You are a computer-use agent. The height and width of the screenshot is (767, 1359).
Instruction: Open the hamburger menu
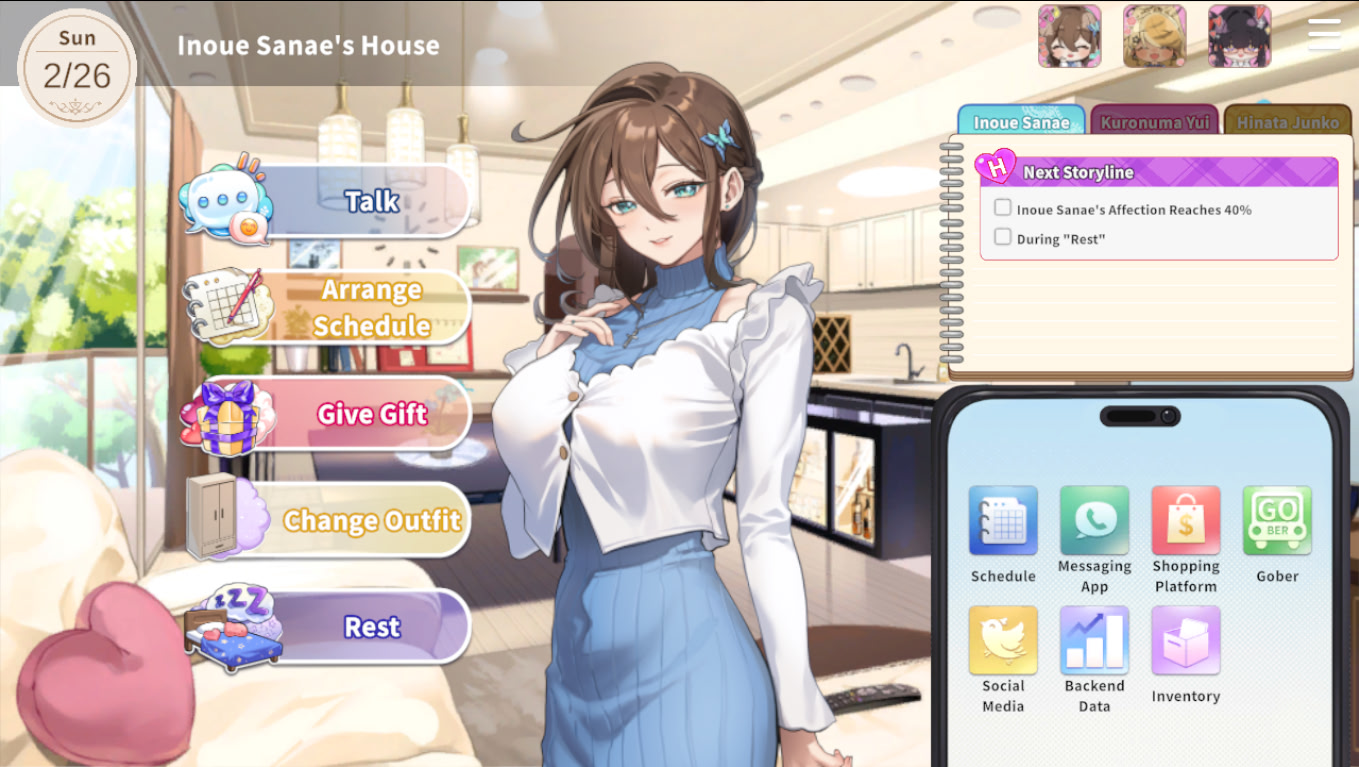tap(1324, 33)
